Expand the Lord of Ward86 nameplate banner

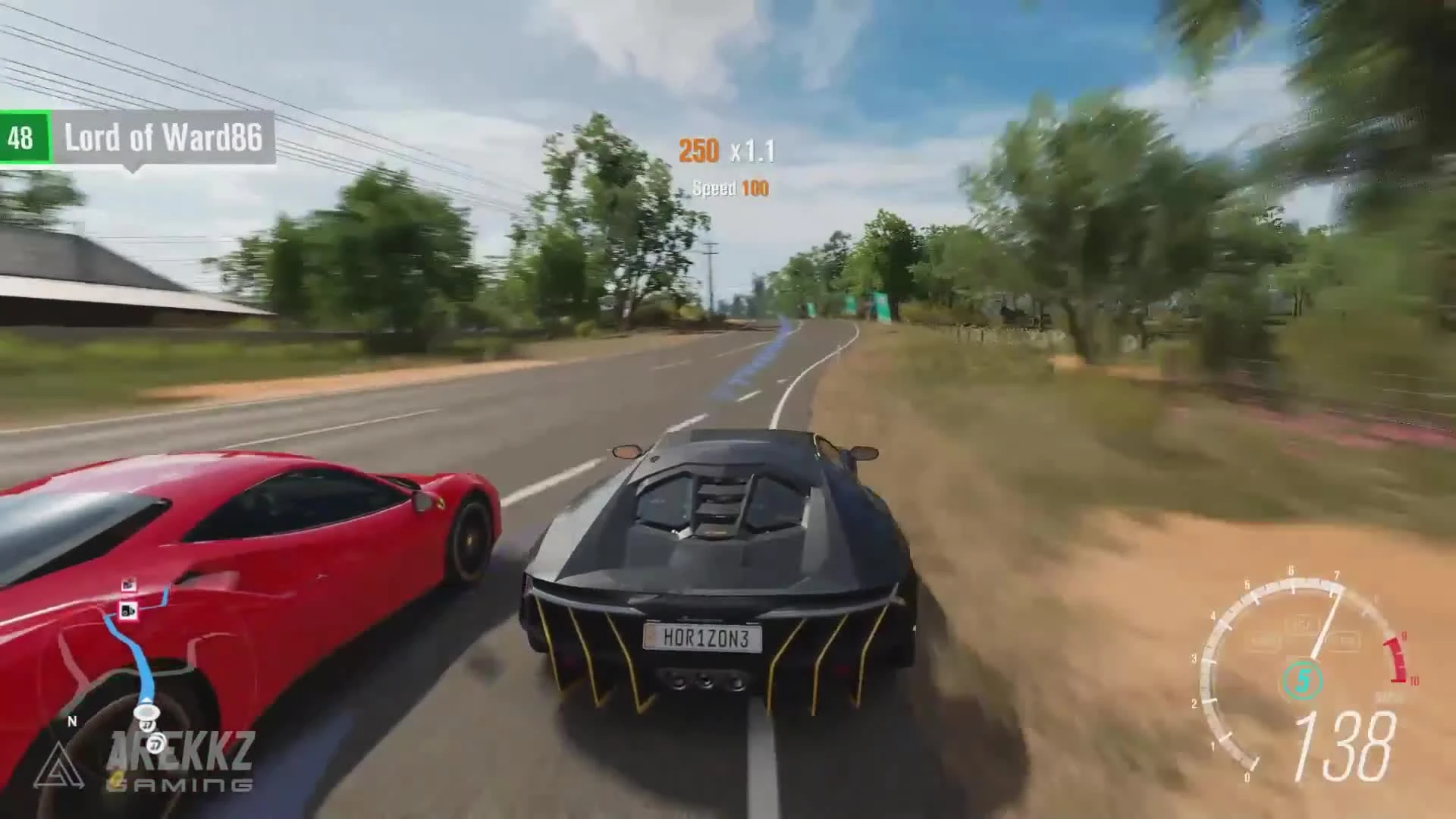pyautogui.click(x=165, y=137)
